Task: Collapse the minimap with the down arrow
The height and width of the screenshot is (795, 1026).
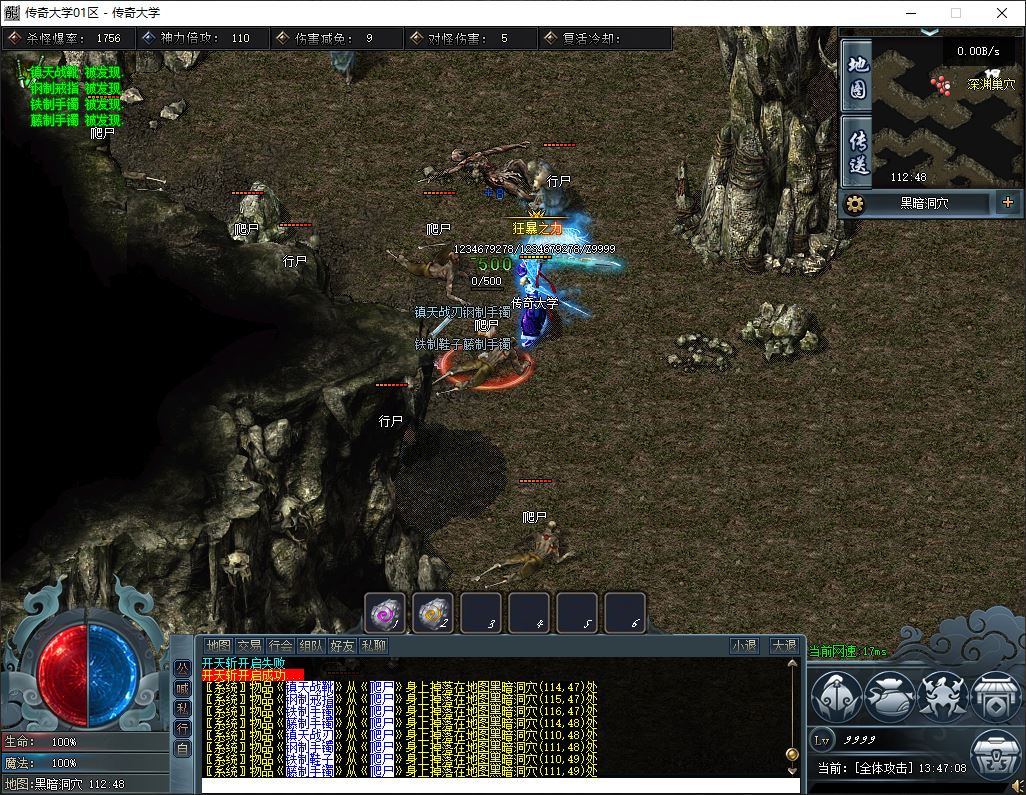Action: coord(930,32)
